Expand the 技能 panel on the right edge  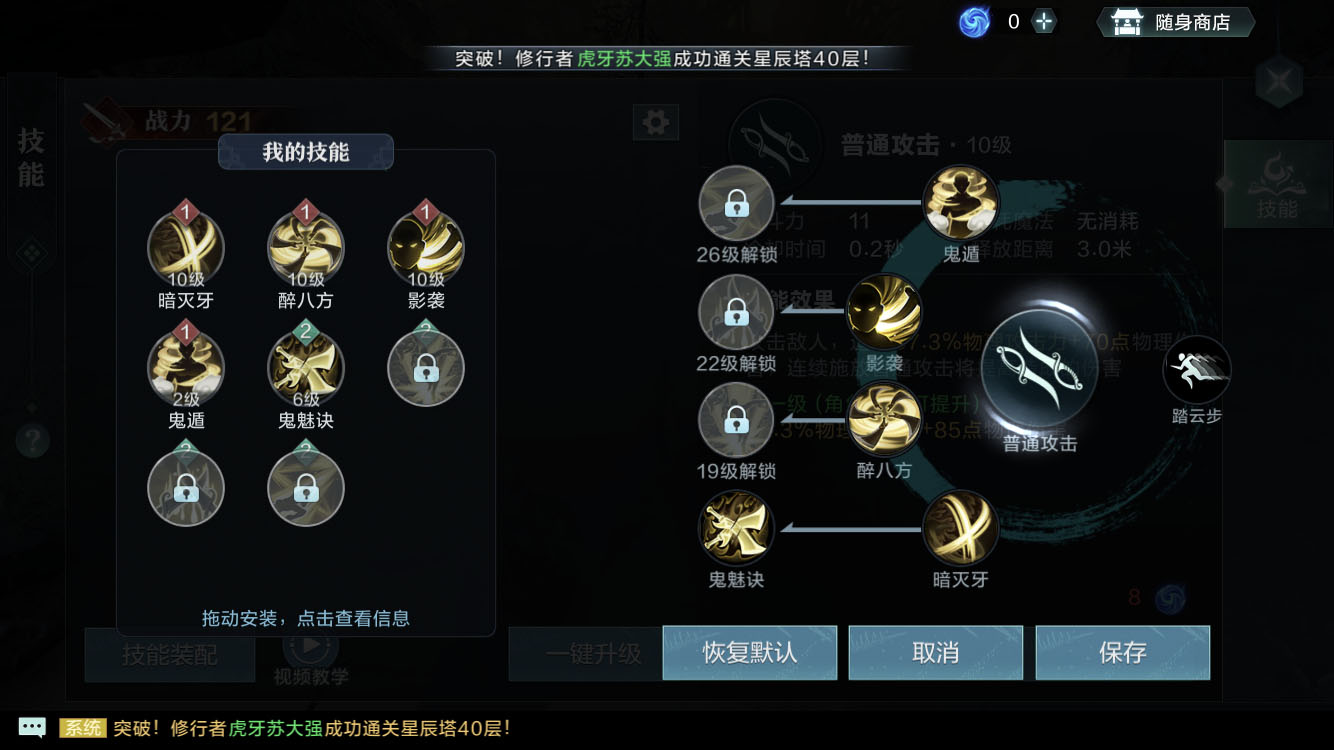point(1278,187)
